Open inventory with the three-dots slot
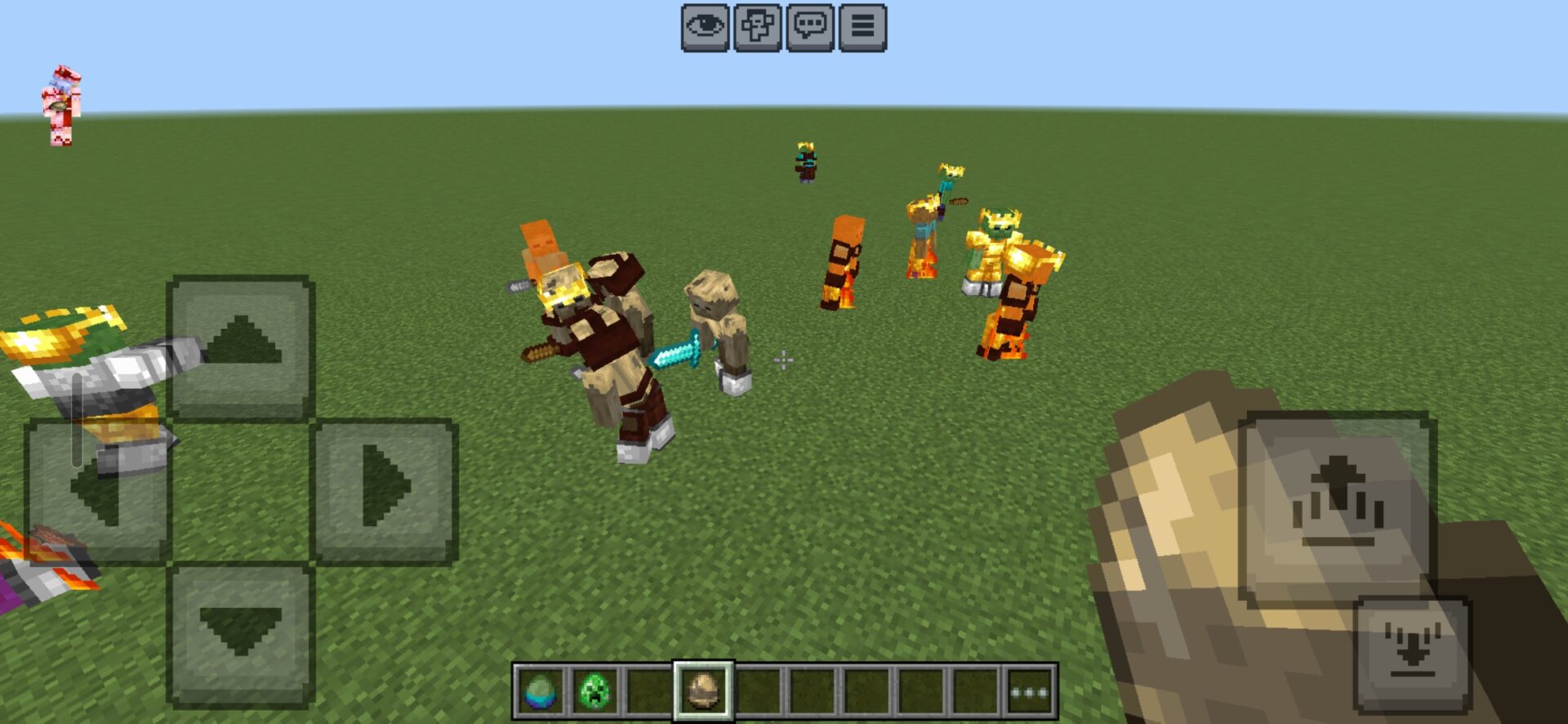This screenshot has width=1568, height=724. tap(1030, 692)
